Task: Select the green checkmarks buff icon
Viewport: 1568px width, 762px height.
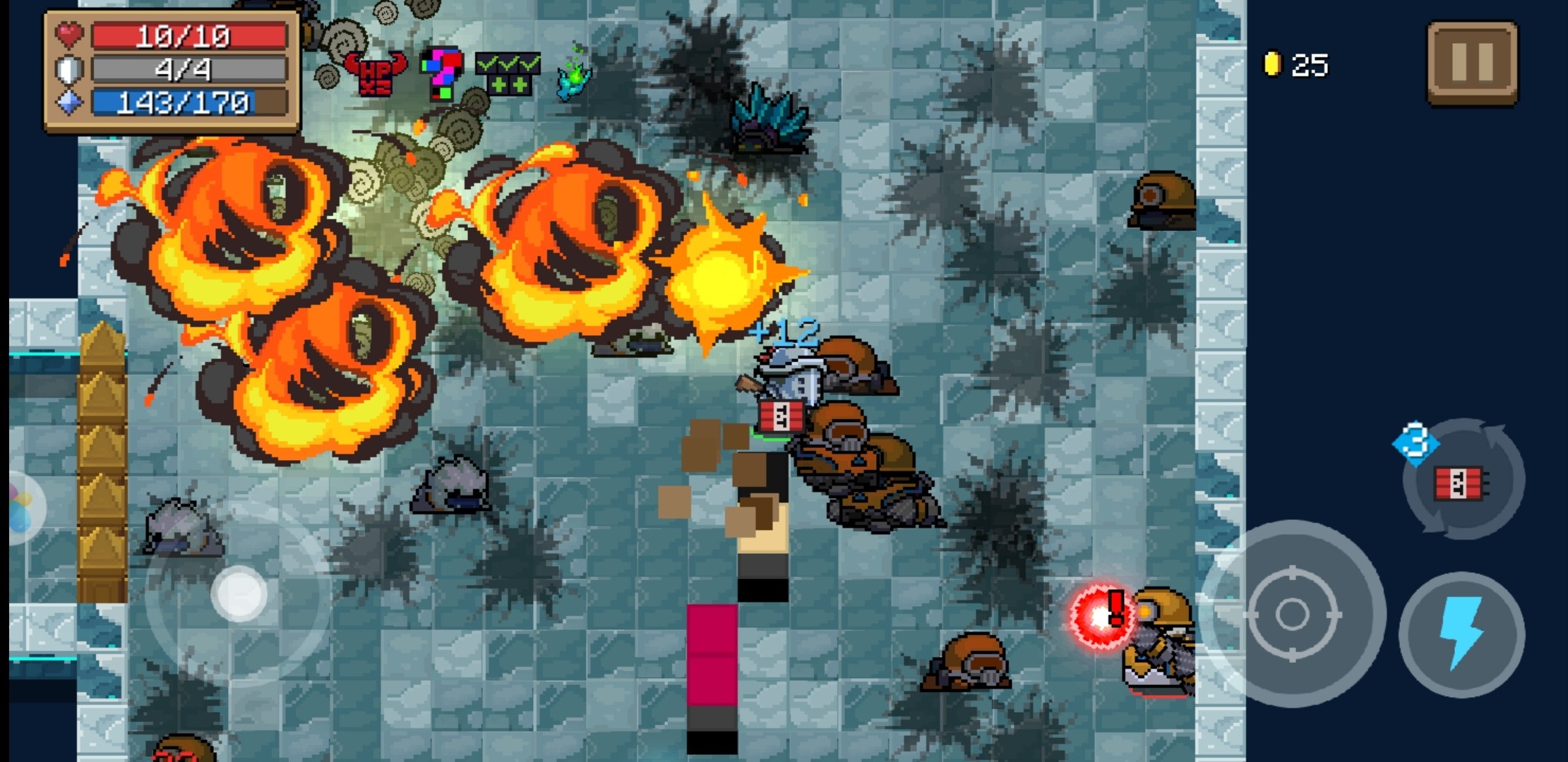Action: pos(508,74)
